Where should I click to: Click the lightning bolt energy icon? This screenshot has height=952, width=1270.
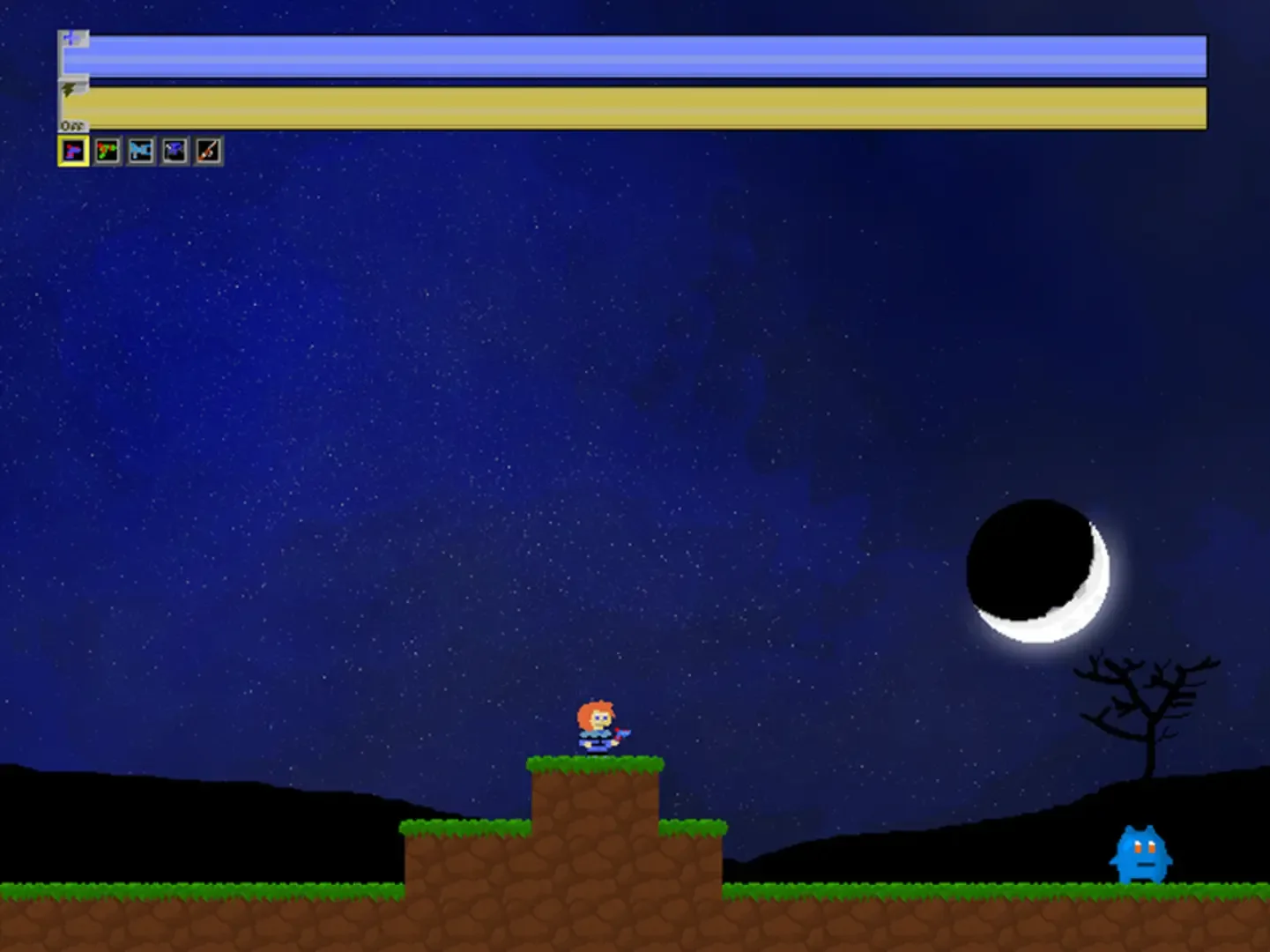pyautogui.click(x=68, y=88)
